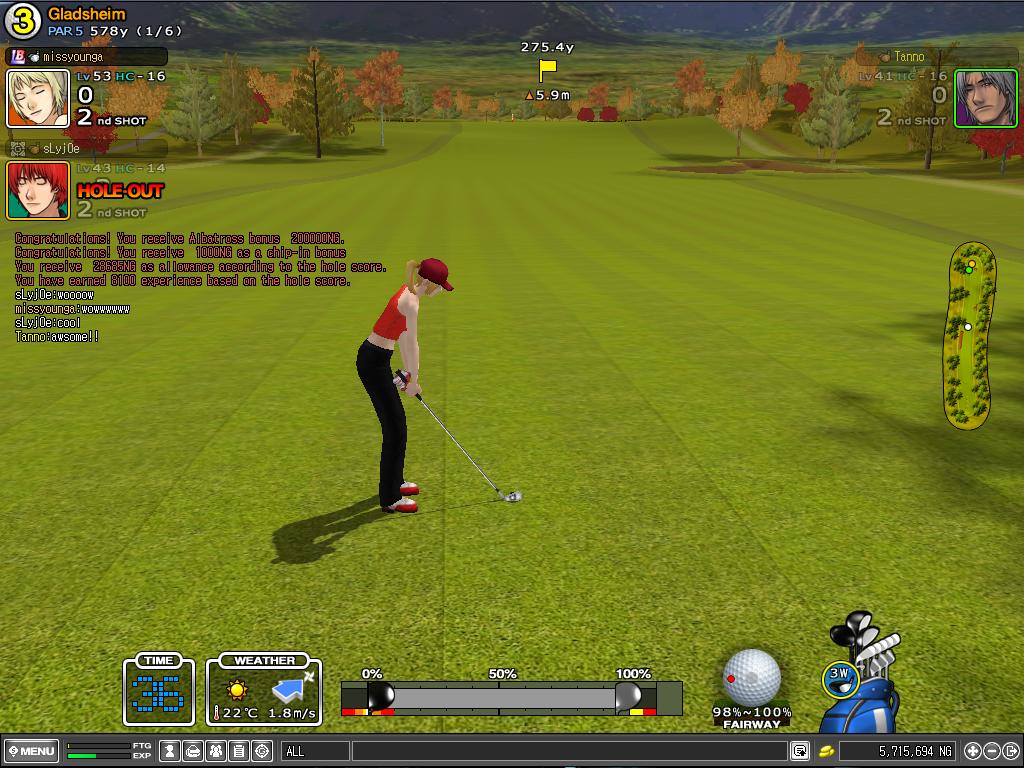Open the car-shaped icon in the toolbar
The height and width of the screenshot is (768, 1024).
click(193, 751)
